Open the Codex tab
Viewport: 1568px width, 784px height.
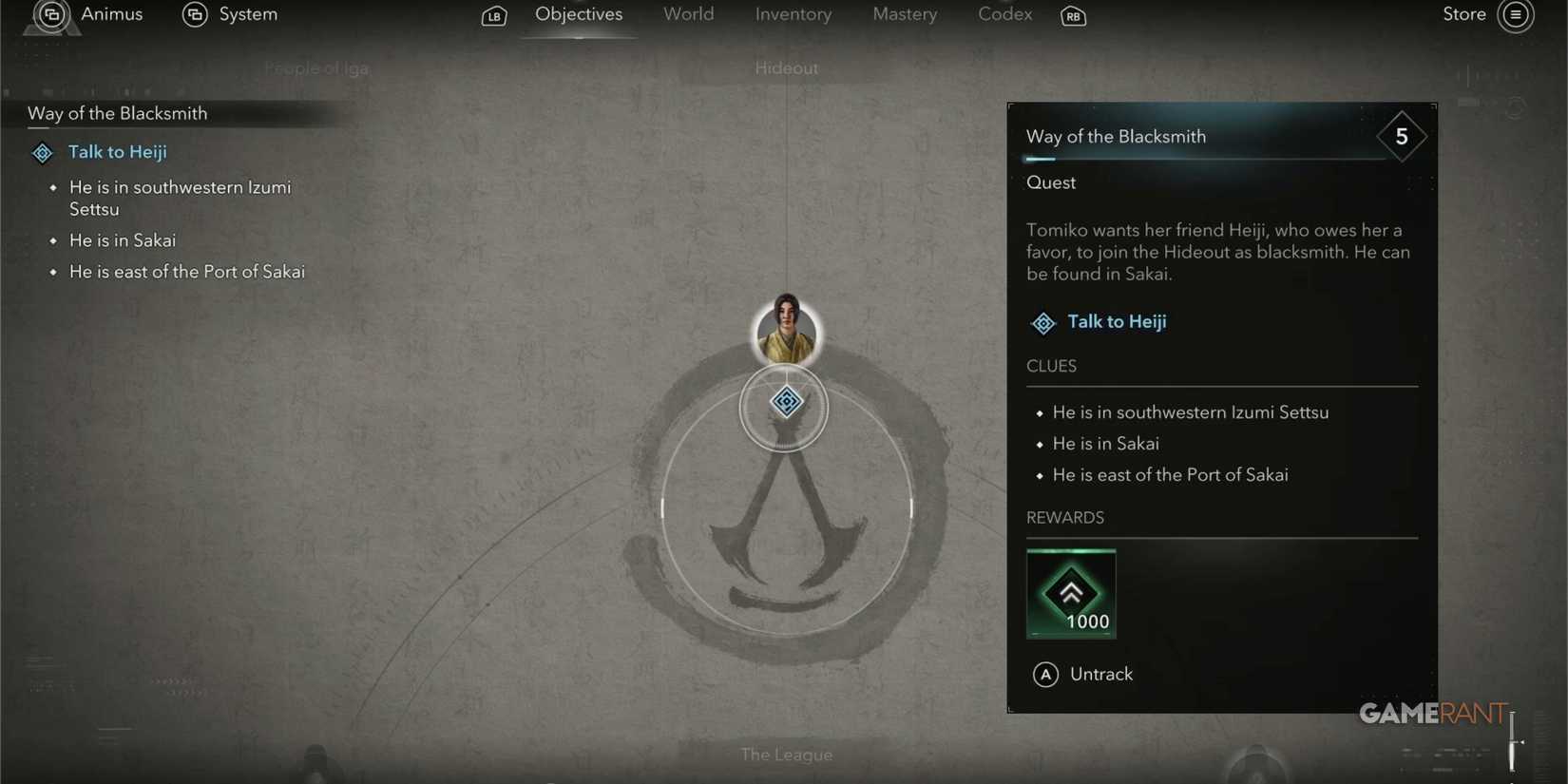coord(1004,14)
